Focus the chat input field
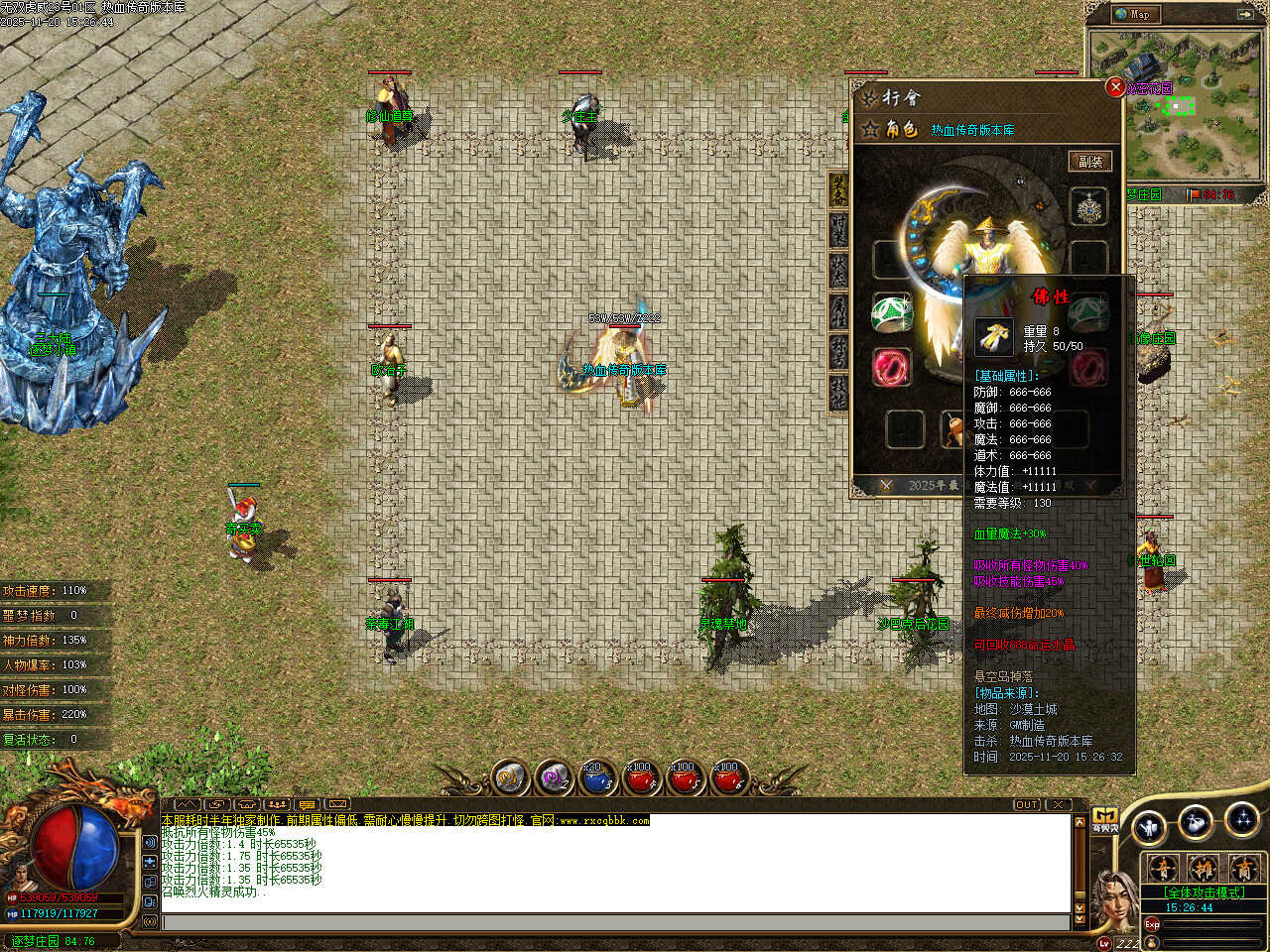Viewport: 1270px width, 952px height. (x=615, y=923)
